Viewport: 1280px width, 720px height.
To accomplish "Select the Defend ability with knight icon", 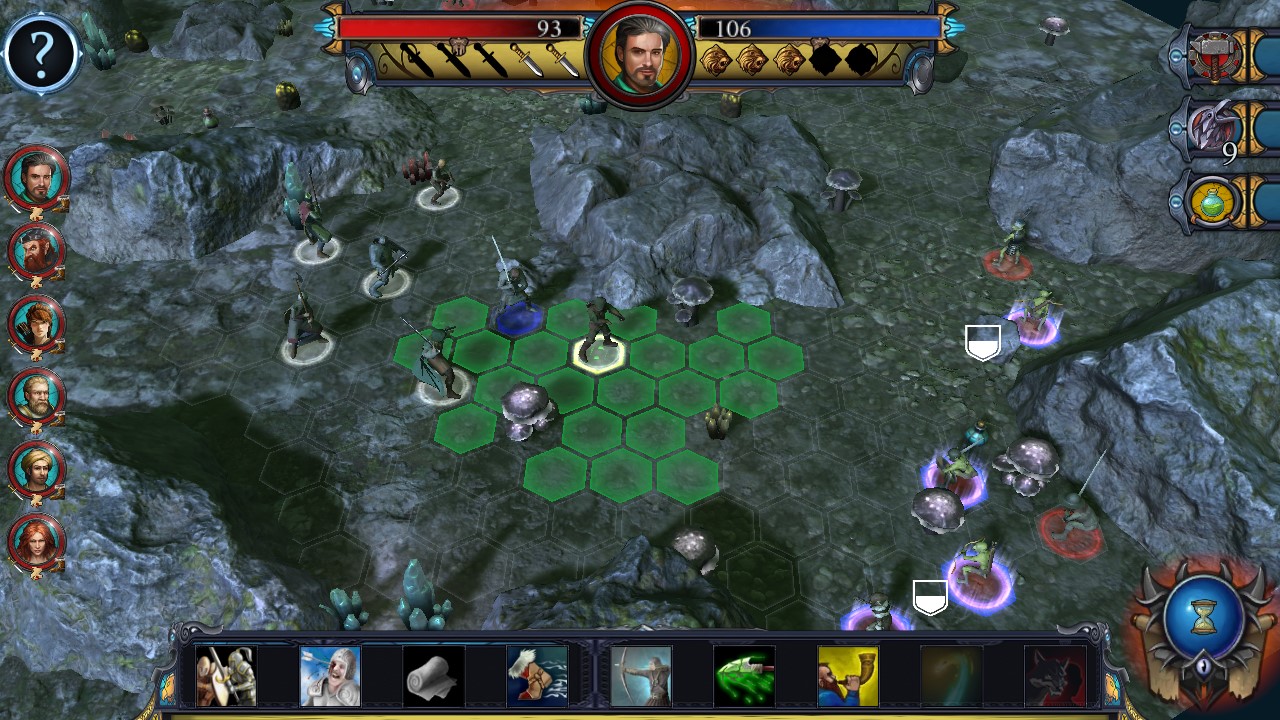I will [227, 675].
